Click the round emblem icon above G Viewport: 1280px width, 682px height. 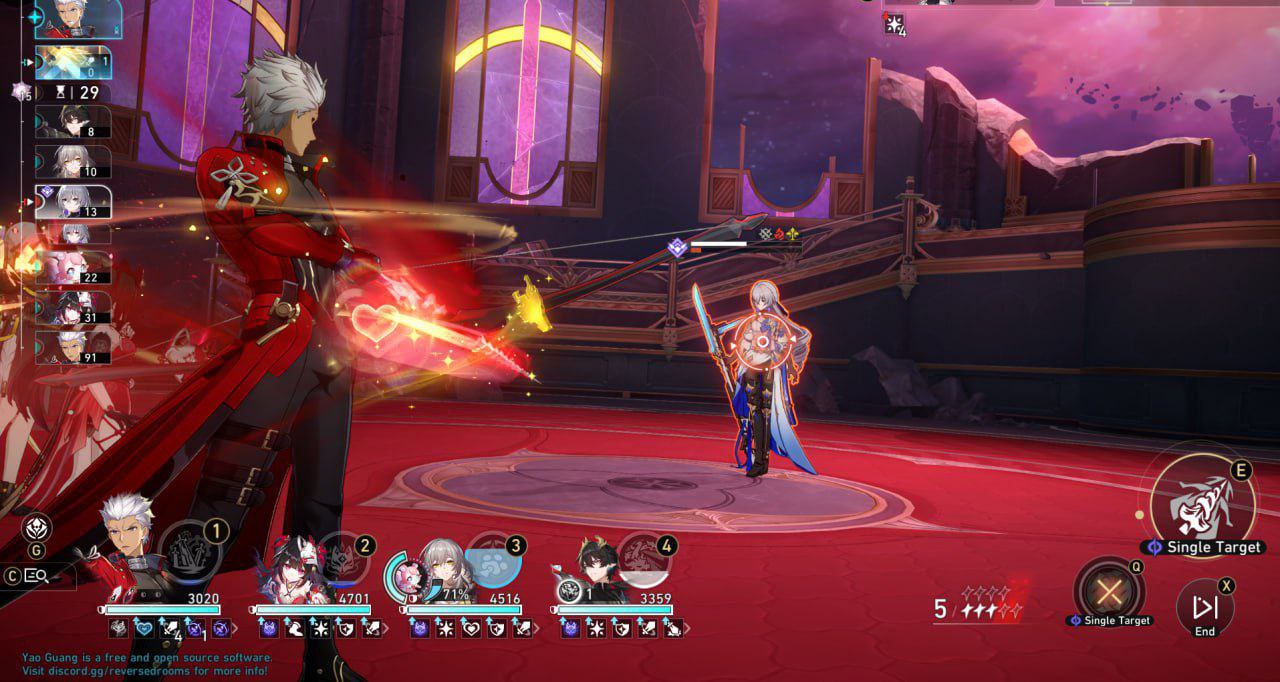point(37,529)
